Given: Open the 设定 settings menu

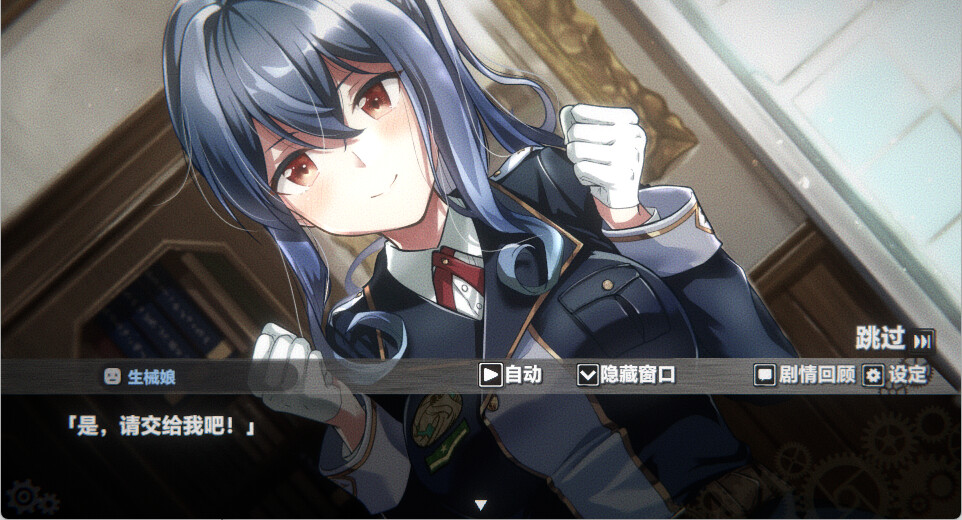Looking at the screenshot, I should (x=895, y=375).
